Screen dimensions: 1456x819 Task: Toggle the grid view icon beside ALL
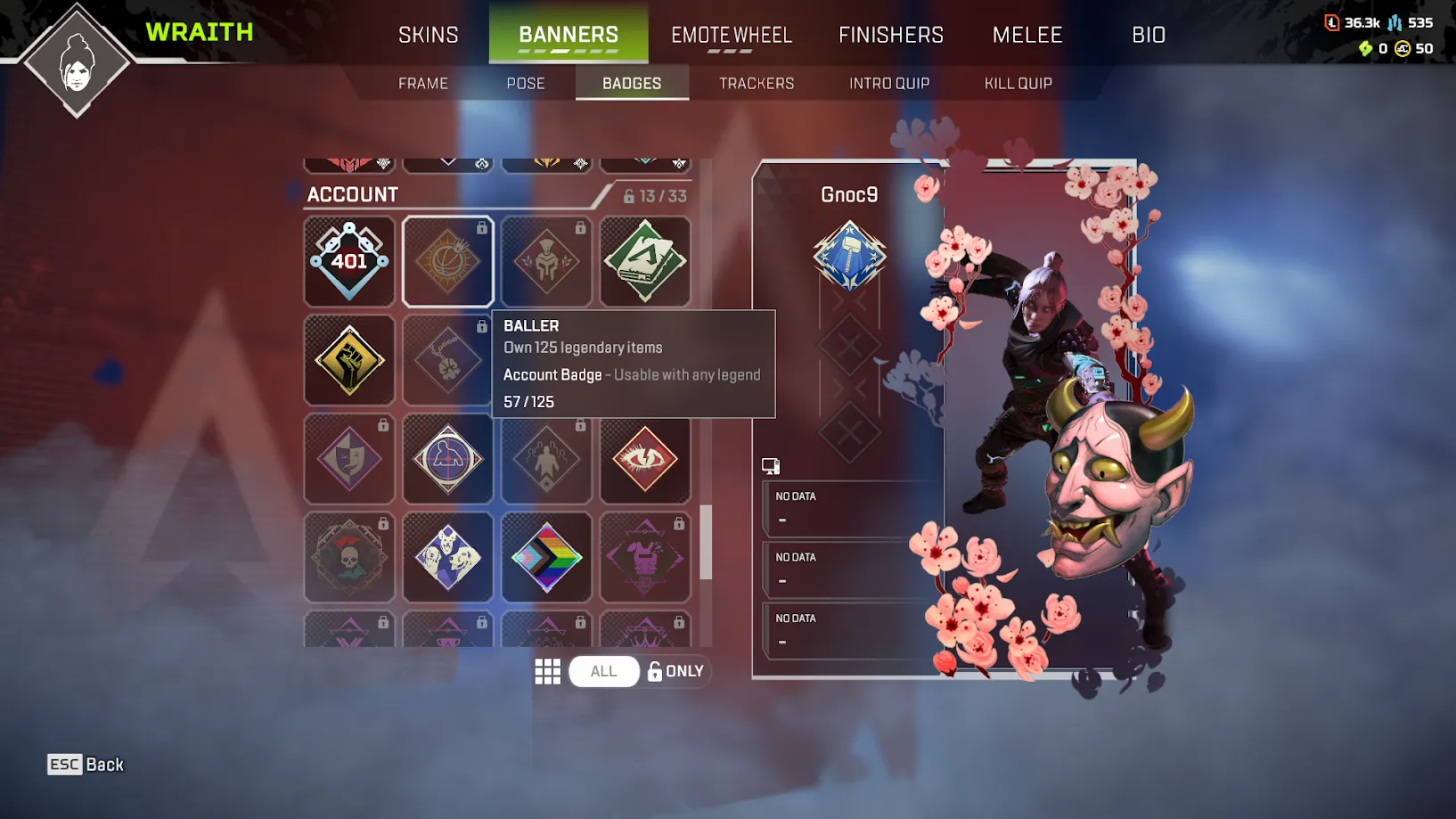pos(548,671)
